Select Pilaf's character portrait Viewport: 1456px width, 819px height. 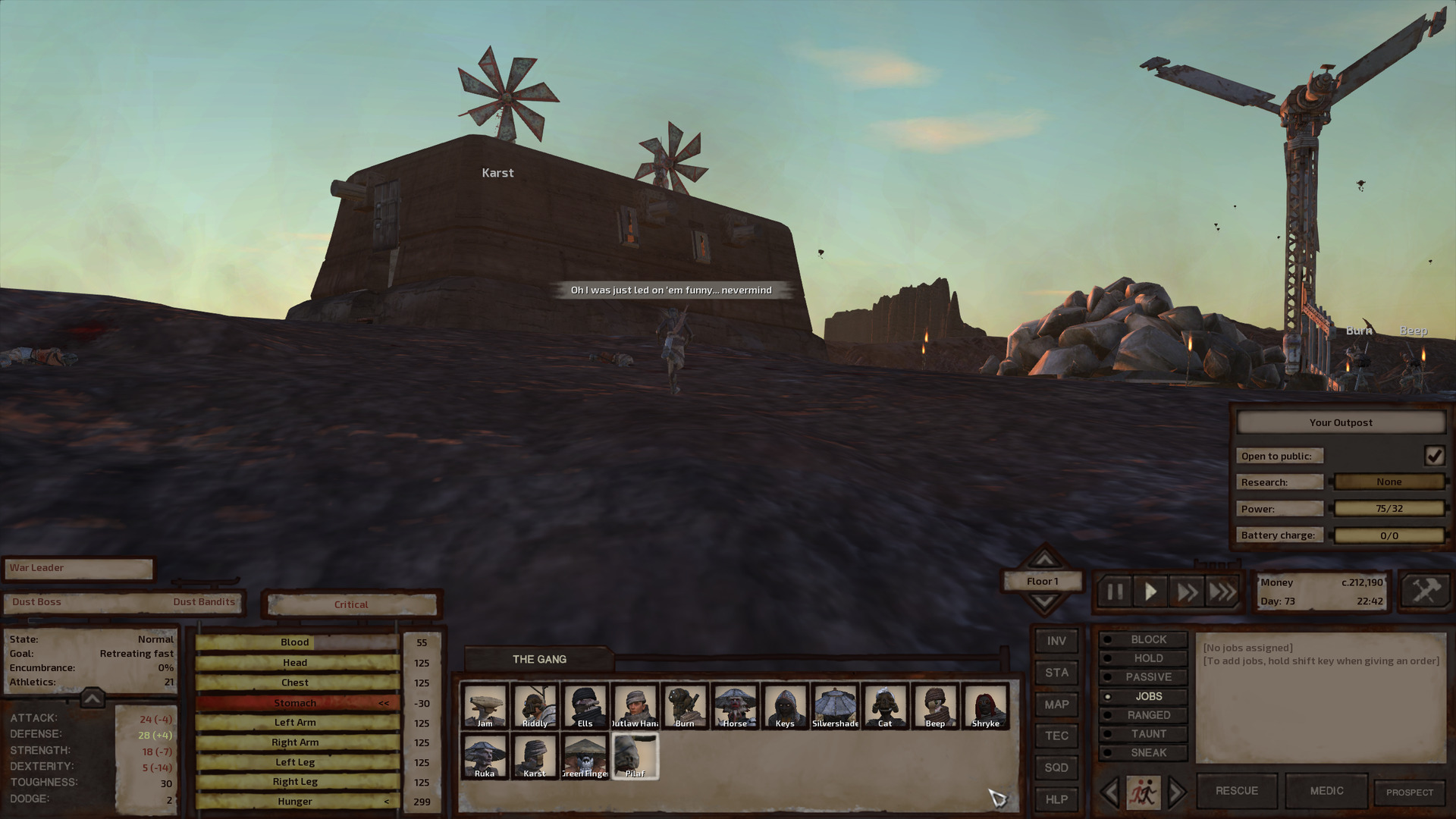point(635,756)
